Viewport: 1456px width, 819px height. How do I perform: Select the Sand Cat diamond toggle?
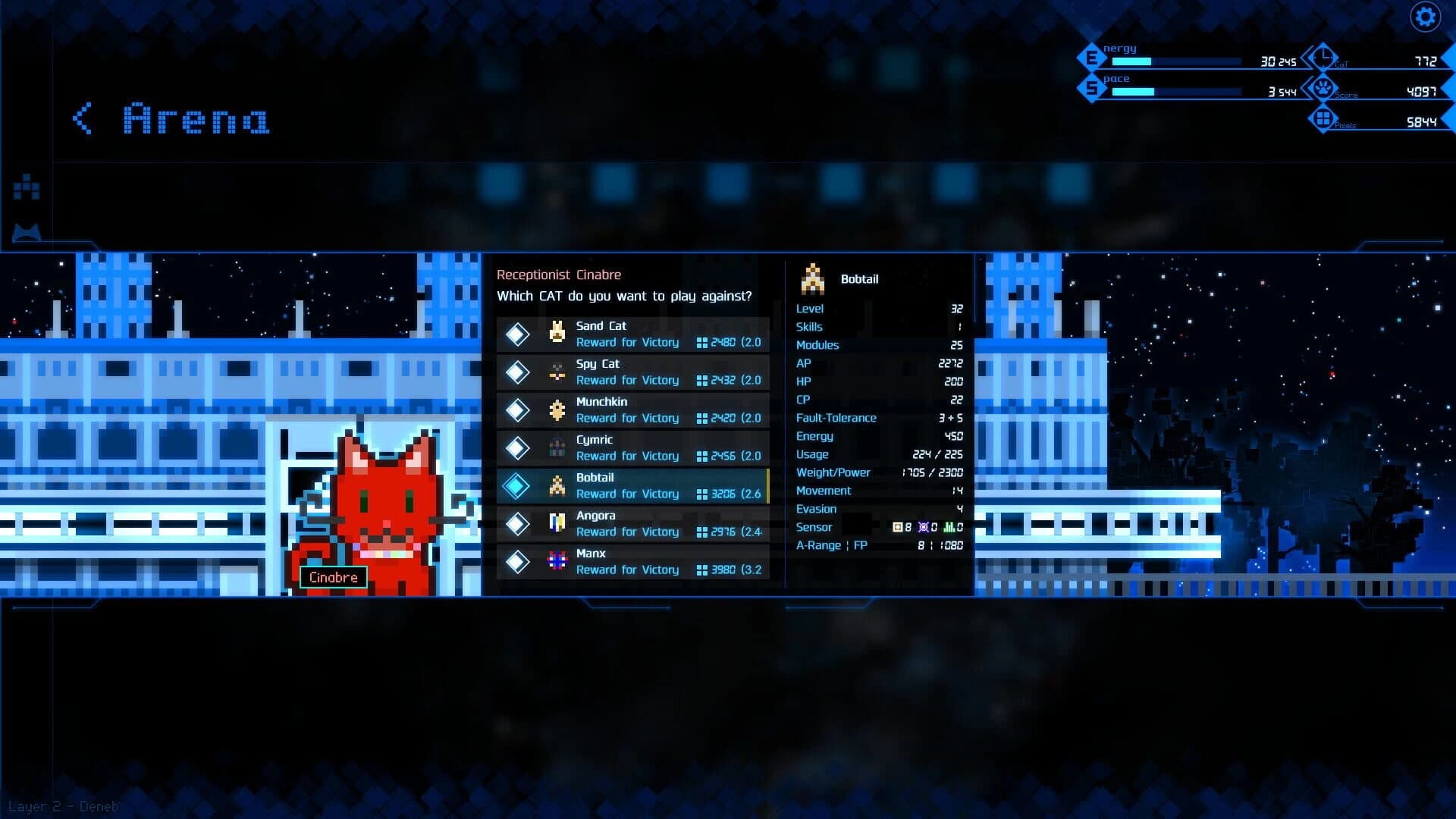[519, 334]
